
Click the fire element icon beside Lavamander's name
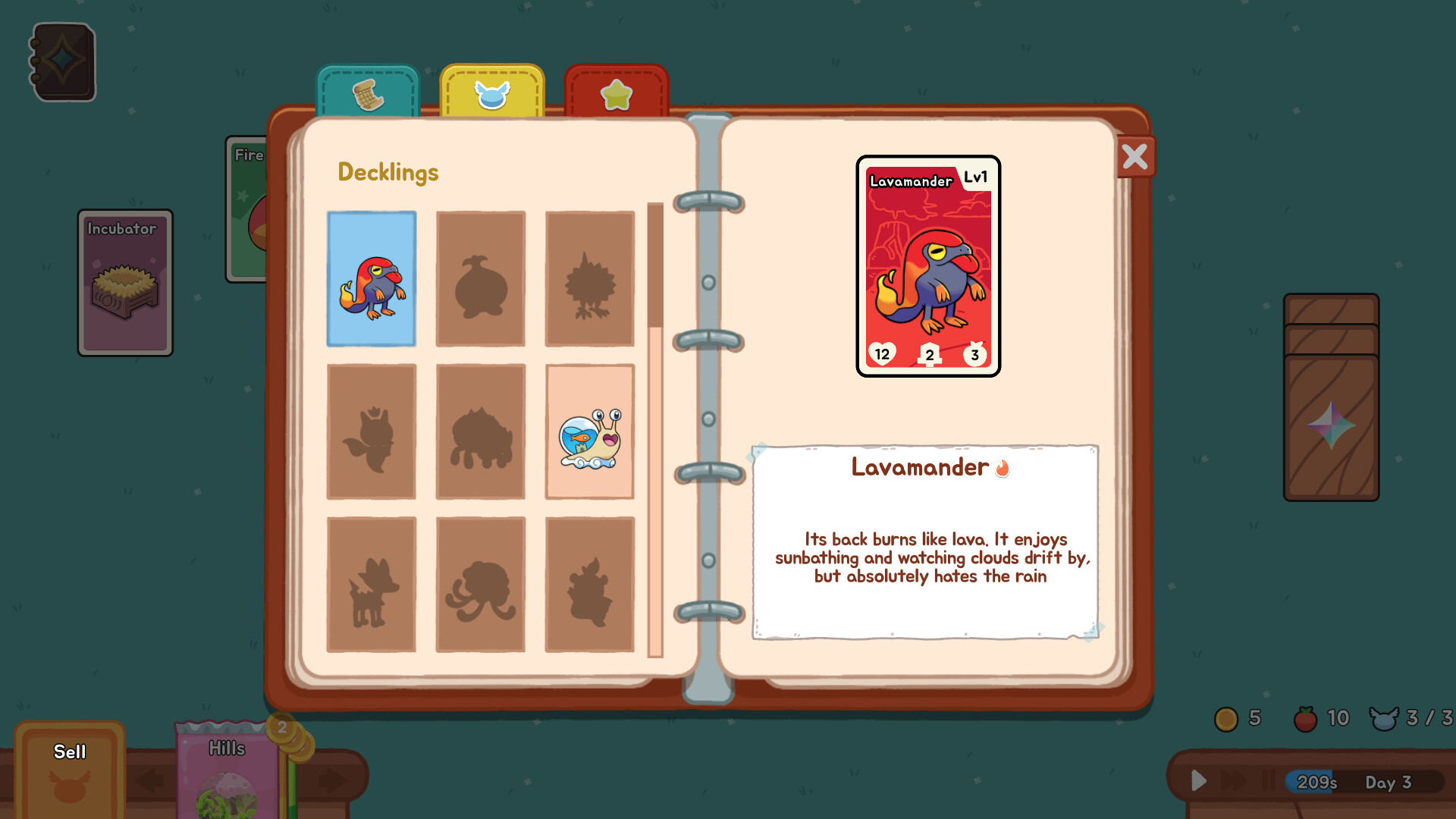(1003, 469)
